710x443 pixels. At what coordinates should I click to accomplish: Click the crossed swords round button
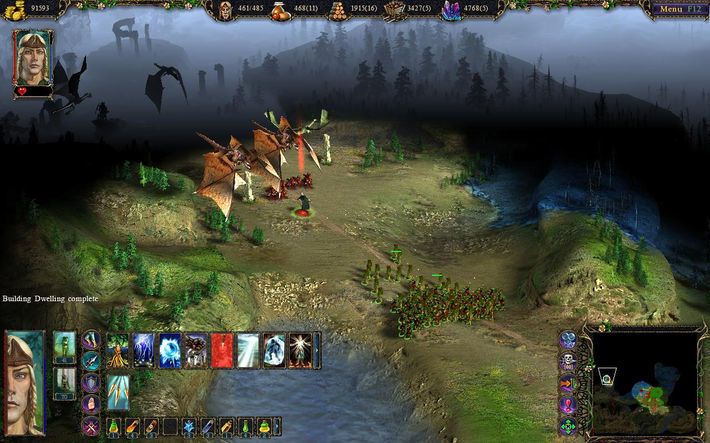[91, 426]
